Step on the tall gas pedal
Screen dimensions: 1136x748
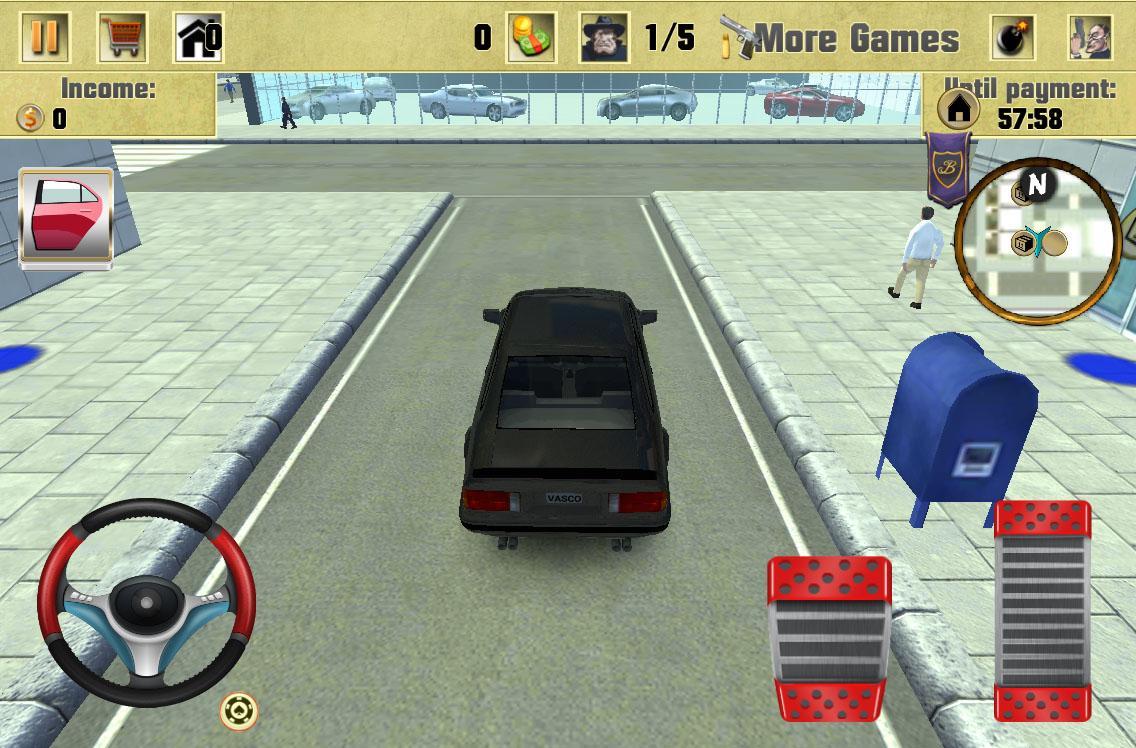(x=1041, y=610)
